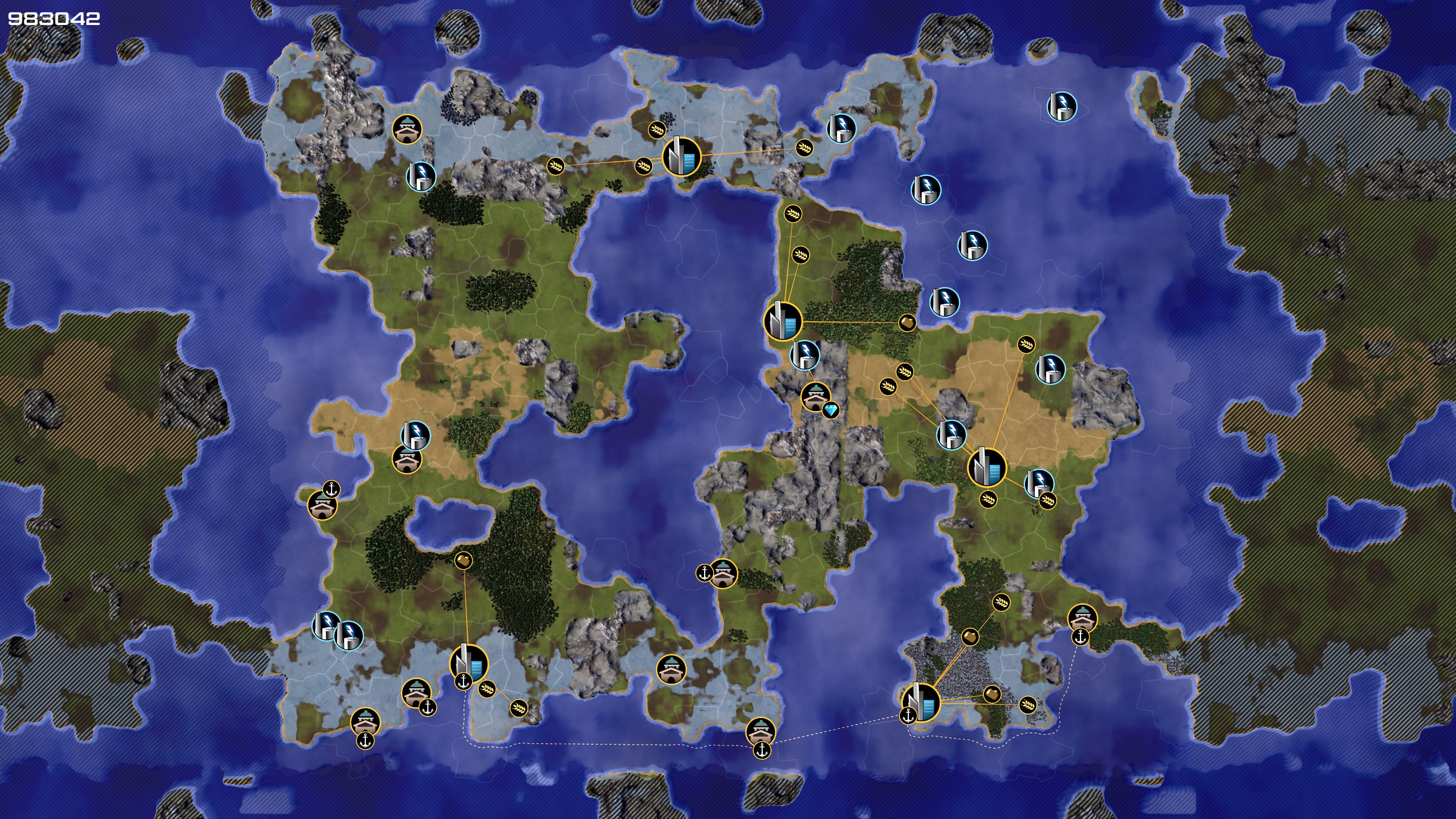This screenshot has width=1456, height=819.
Task: Select the front power plant of the overlapping pair
Action: (x=349, y=635)
